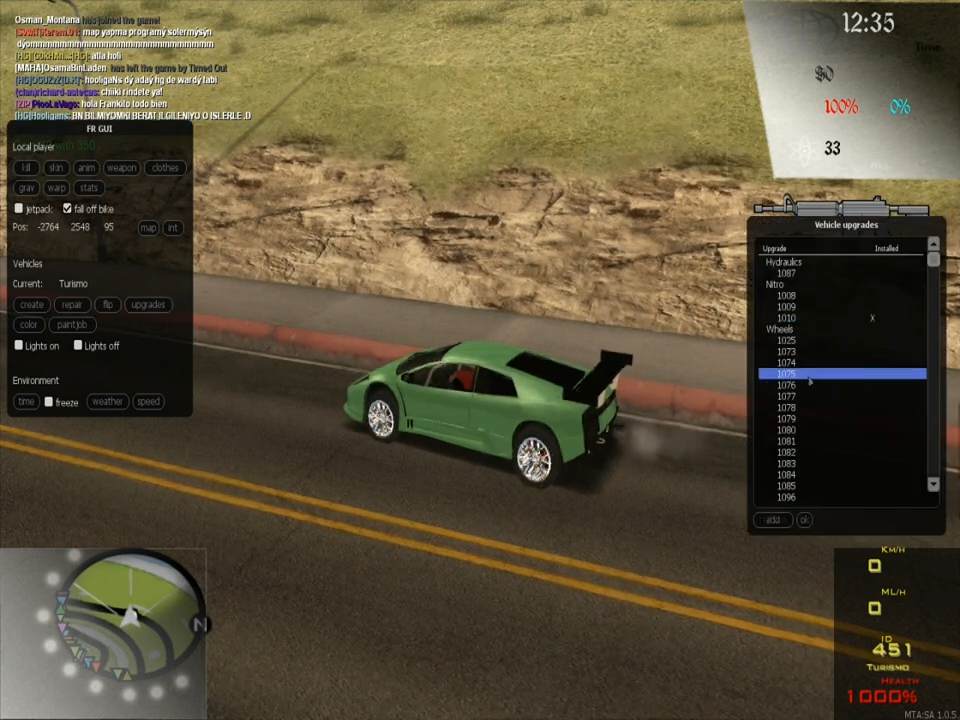Open the vehicle upgrades button

point(148,305)
